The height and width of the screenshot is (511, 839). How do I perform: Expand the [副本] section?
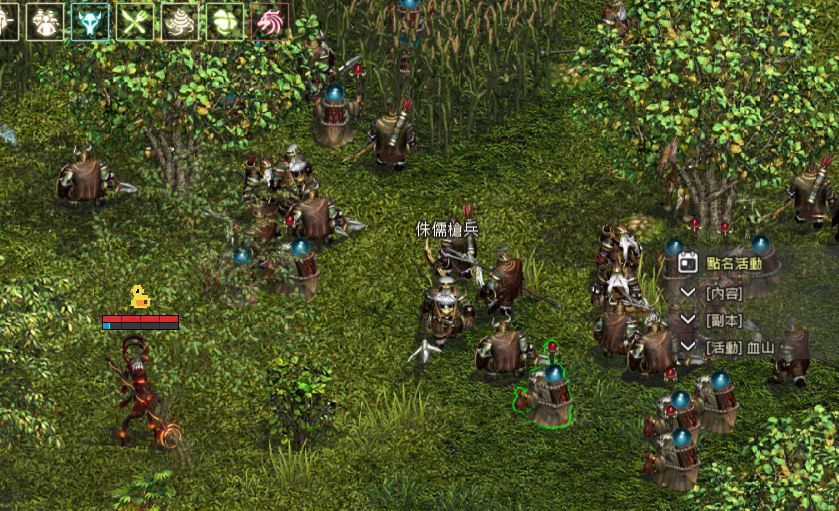pos(687,319)
